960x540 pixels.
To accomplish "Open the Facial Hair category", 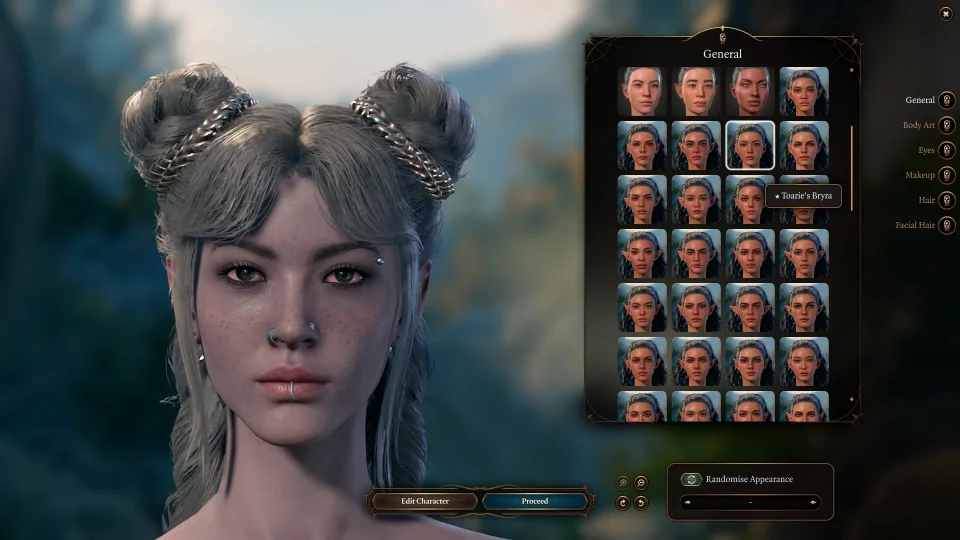I will tap(946, 225).
